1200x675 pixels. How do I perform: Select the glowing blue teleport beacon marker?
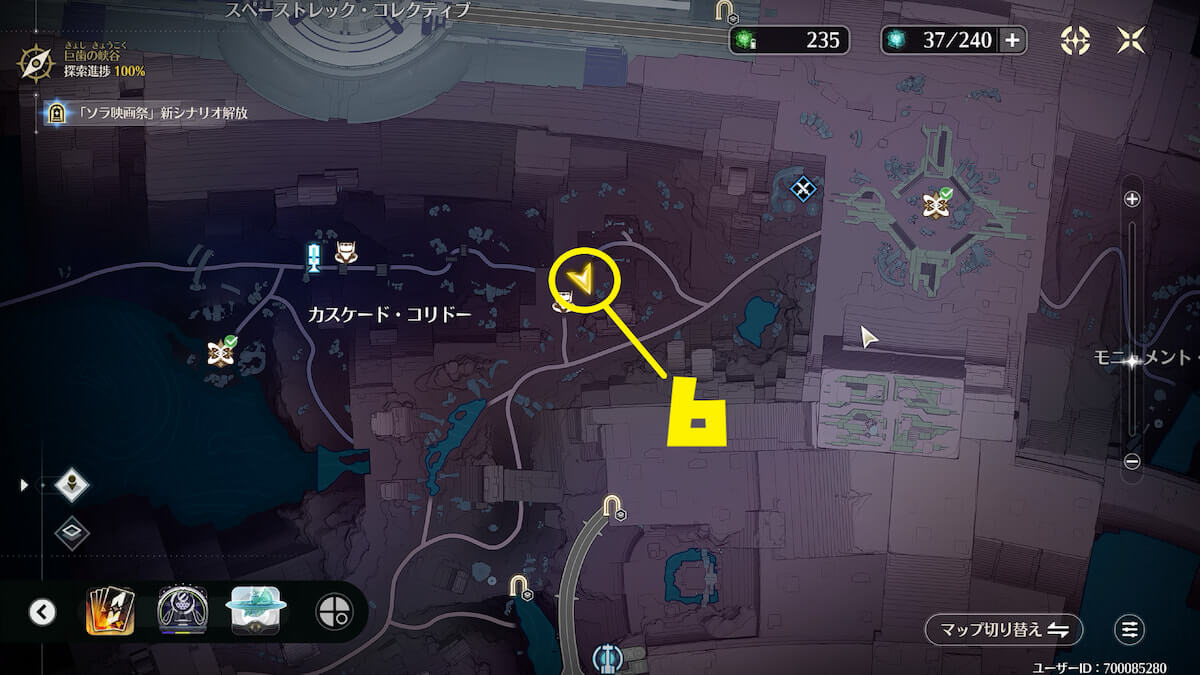[314, 256]
